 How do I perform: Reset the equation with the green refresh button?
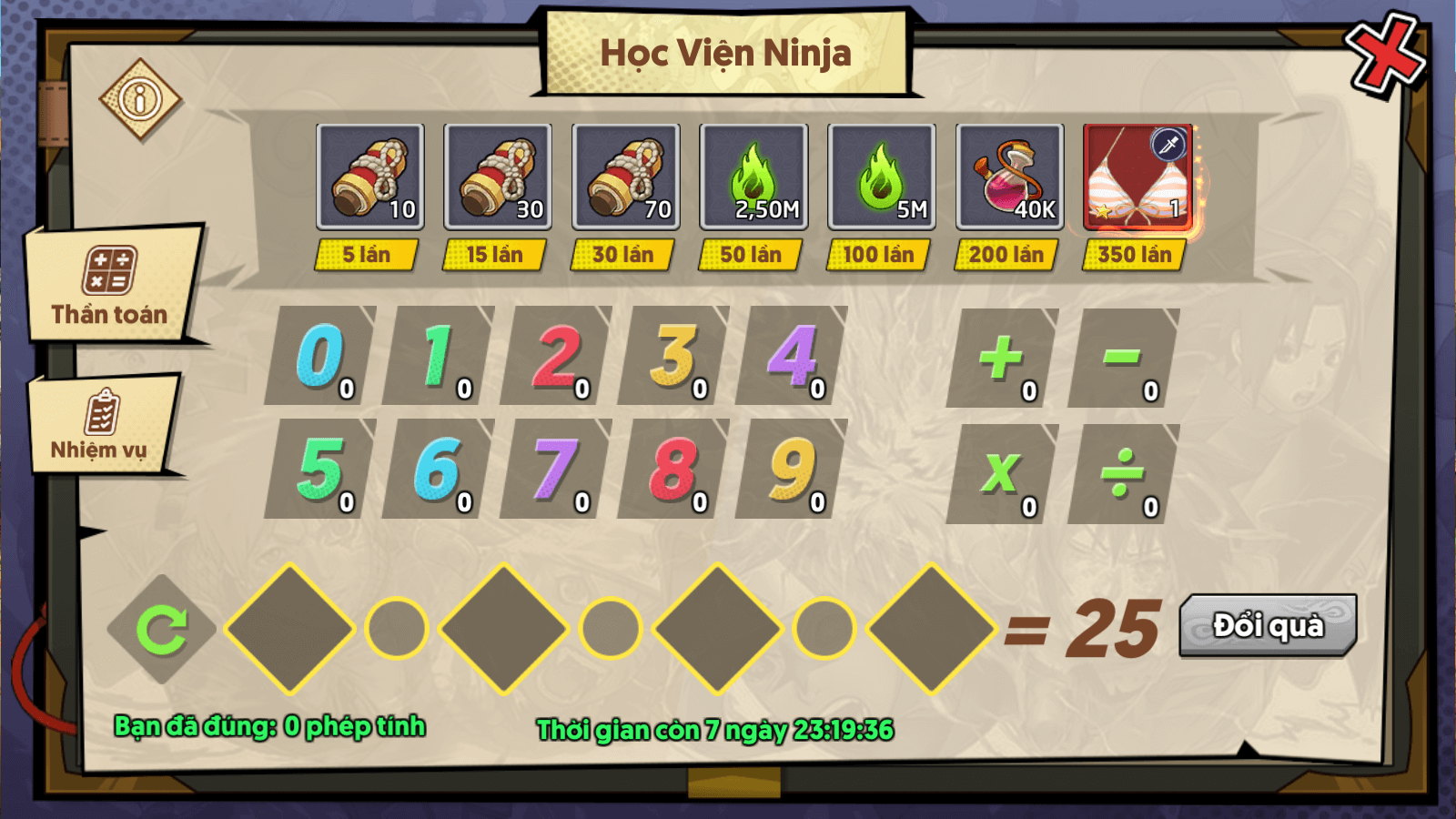click(x=162, y=629)
